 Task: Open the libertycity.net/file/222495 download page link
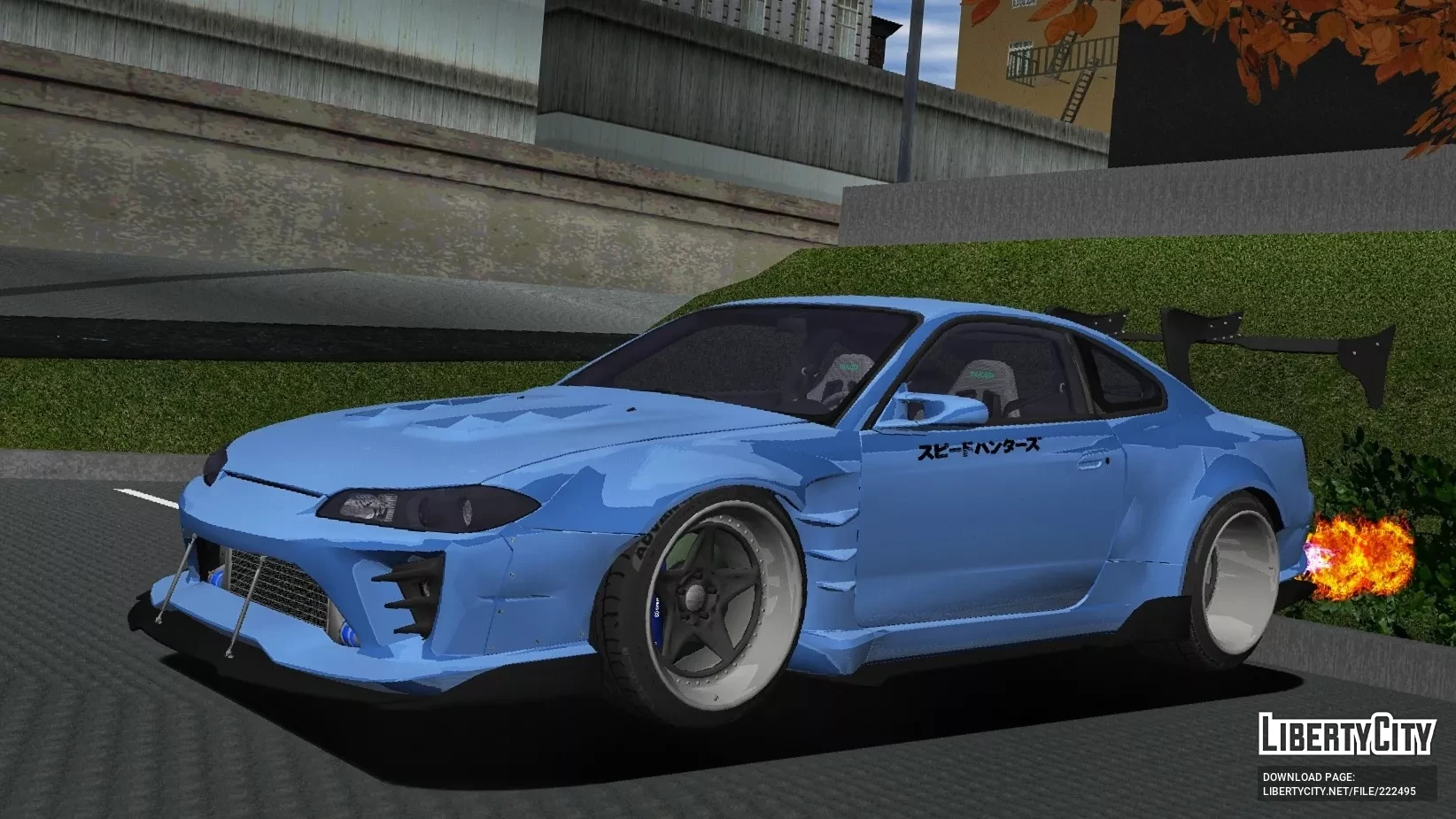click(1338, 792)
